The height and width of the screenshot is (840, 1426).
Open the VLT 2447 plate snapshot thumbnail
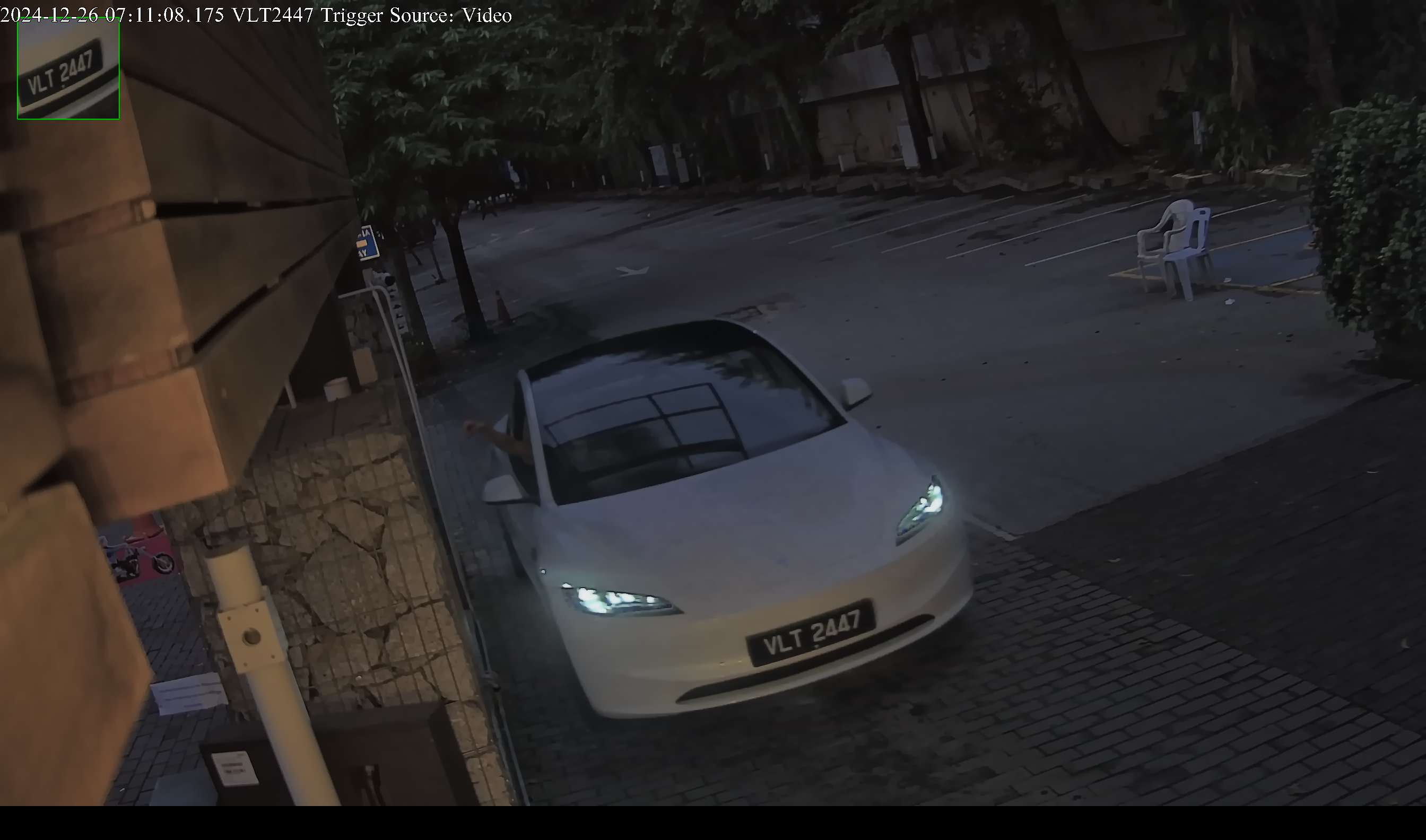coord(68,69)
